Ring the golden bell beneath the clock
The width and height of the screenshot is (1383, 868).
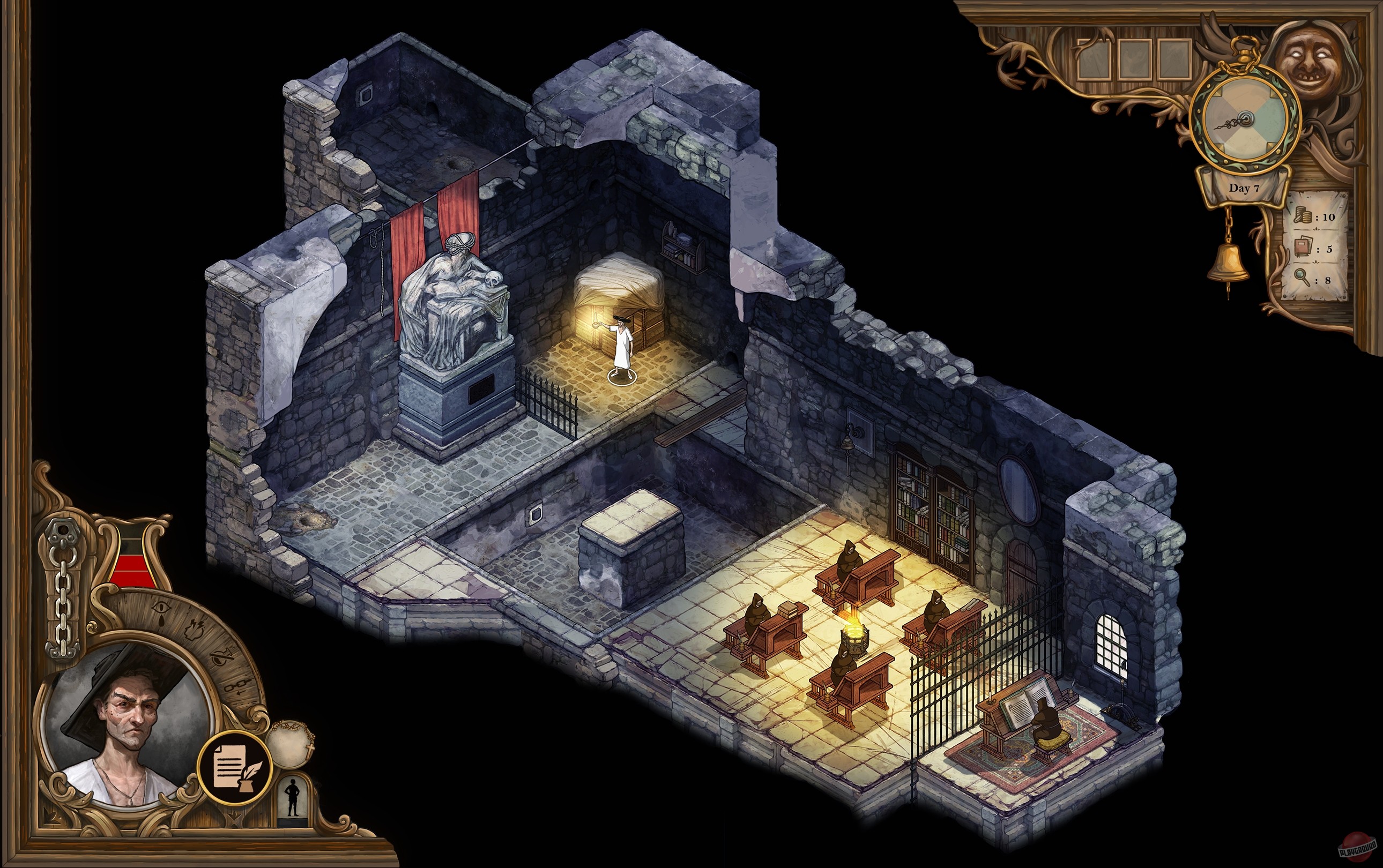(1229, 261)
